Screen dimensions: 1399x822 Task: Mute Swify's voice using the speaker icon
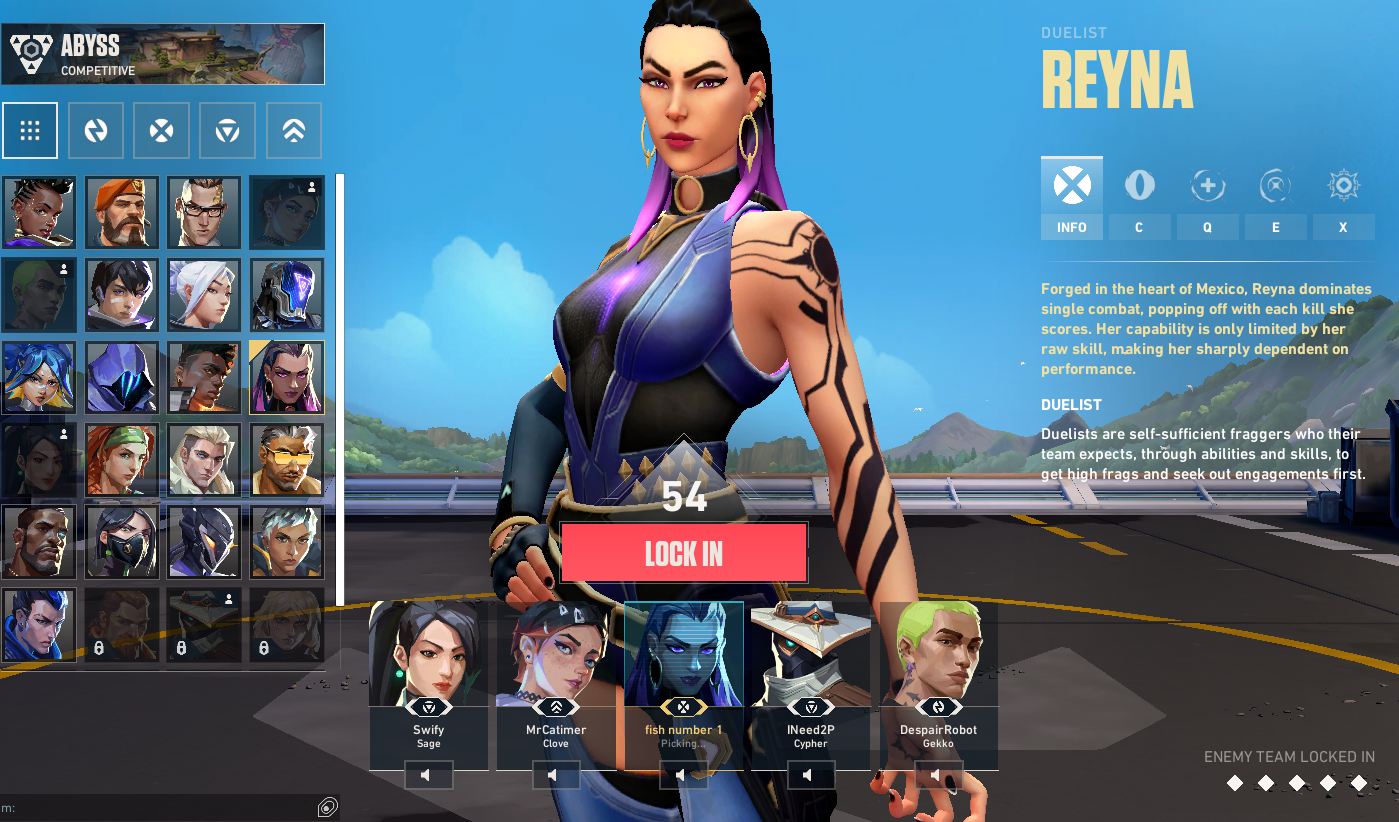click(x=428, y=775)
